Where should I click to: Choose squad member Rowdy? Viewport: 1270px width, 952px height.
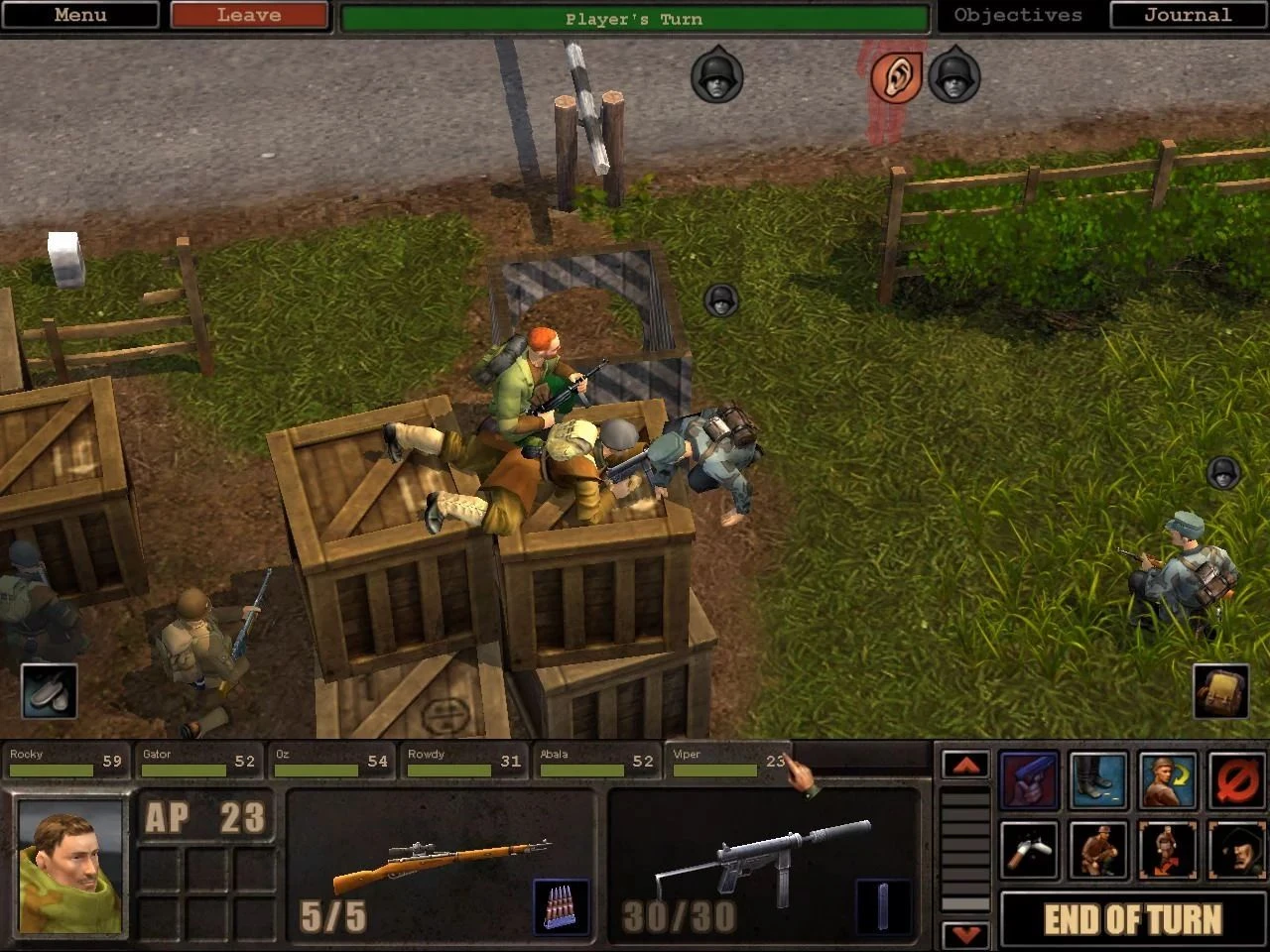(463, 761)
